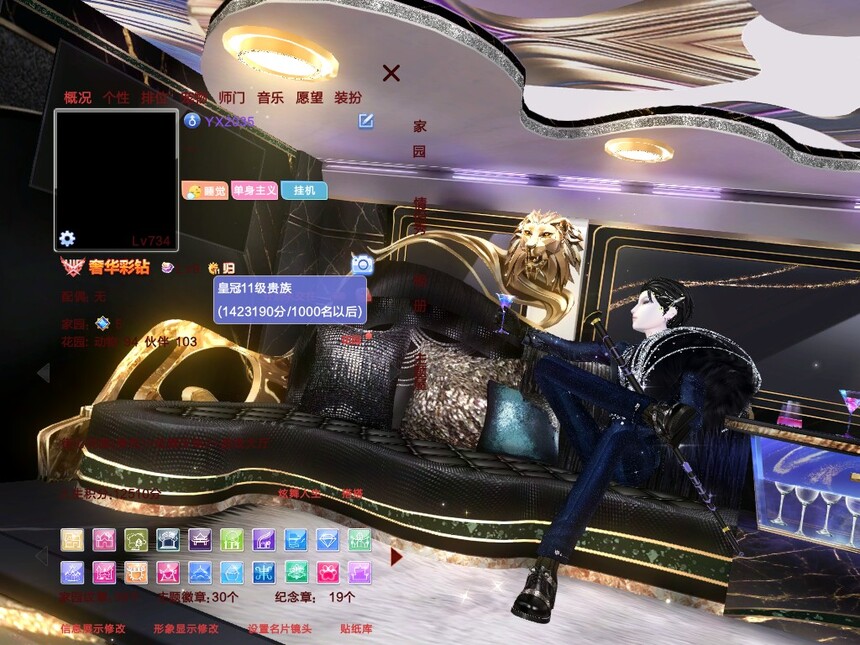
Task: Show next page of badges
Action: (x=396, y=556)
